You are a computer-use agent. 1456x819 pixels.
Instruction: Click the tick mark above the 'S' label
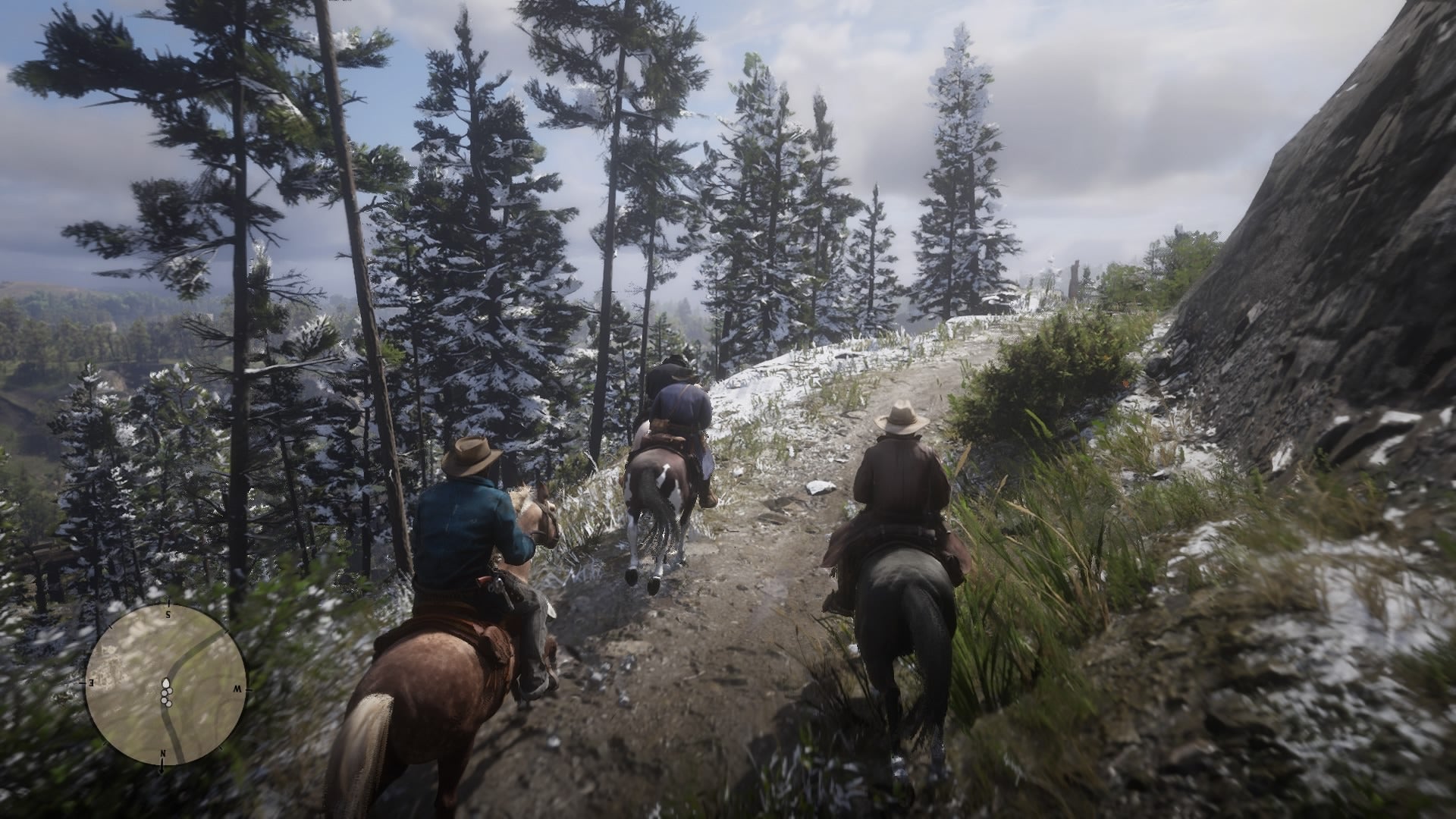tap(168, 602)
